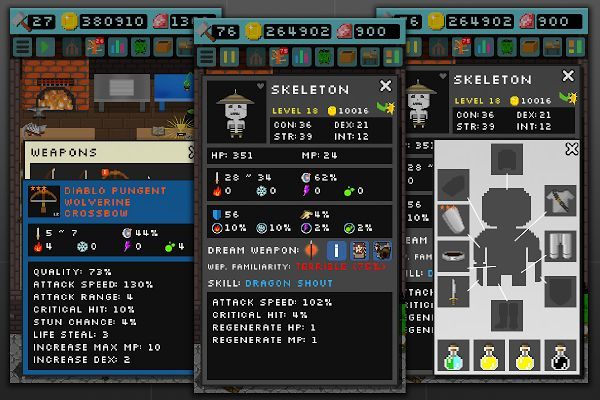Image resolution: width=600 pixels, height=400 pixels.
Task: Select the equipped gauntlet slot
Action: click(453, 218)
